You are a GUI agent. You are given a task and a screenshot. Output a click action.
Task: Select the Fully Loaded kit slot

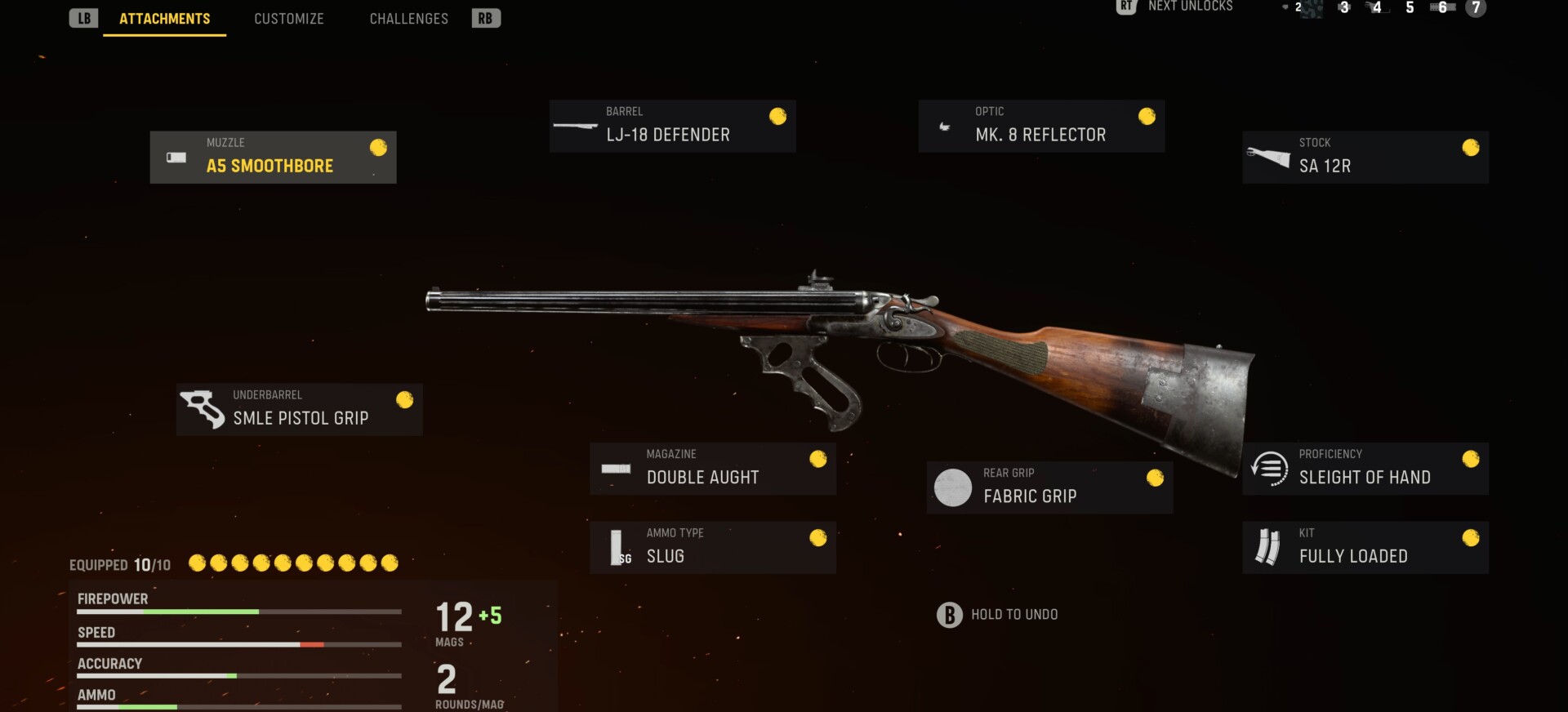pos(1365,548)
